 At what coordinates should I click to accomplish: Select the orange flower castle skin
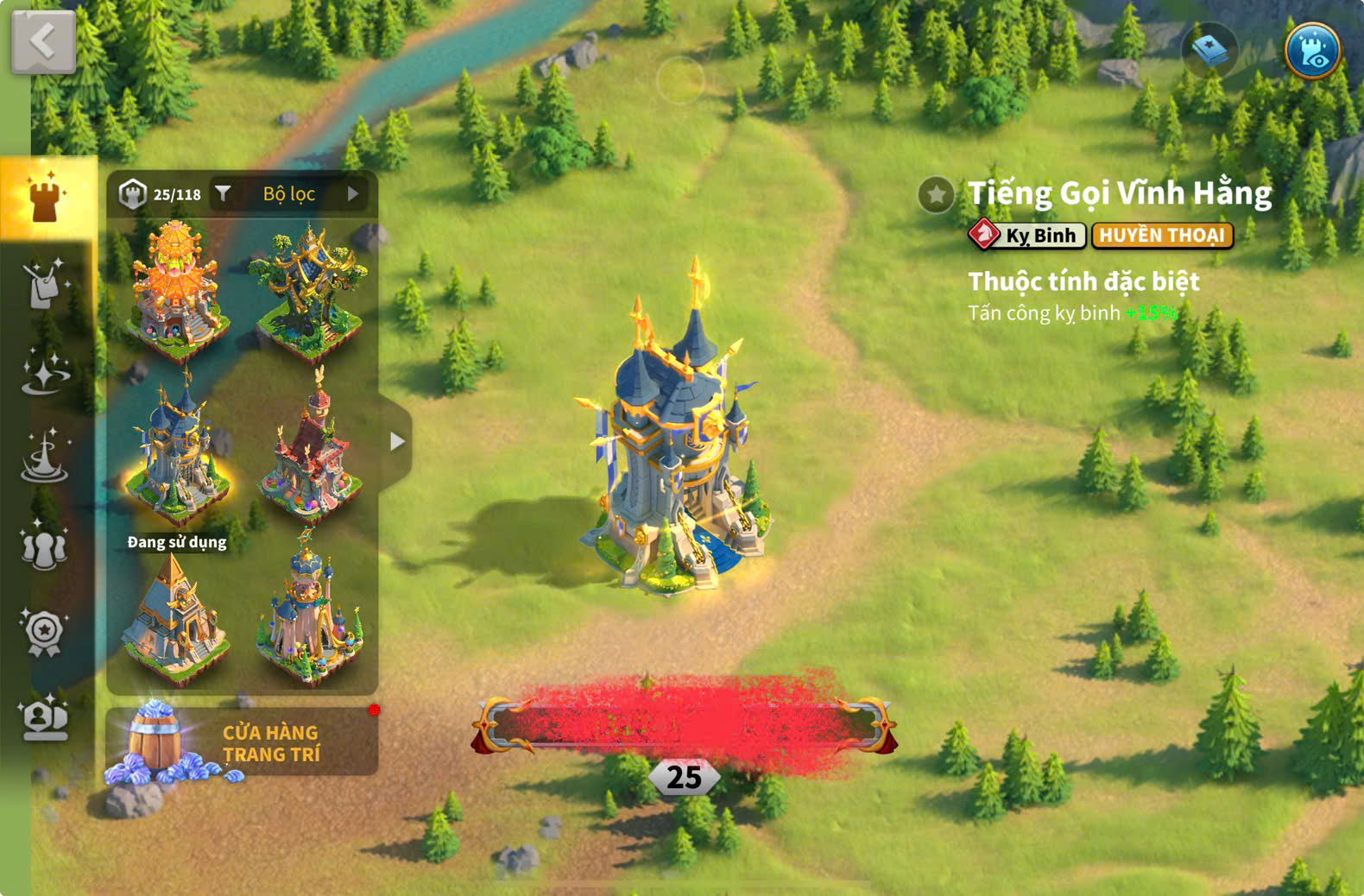176,288
